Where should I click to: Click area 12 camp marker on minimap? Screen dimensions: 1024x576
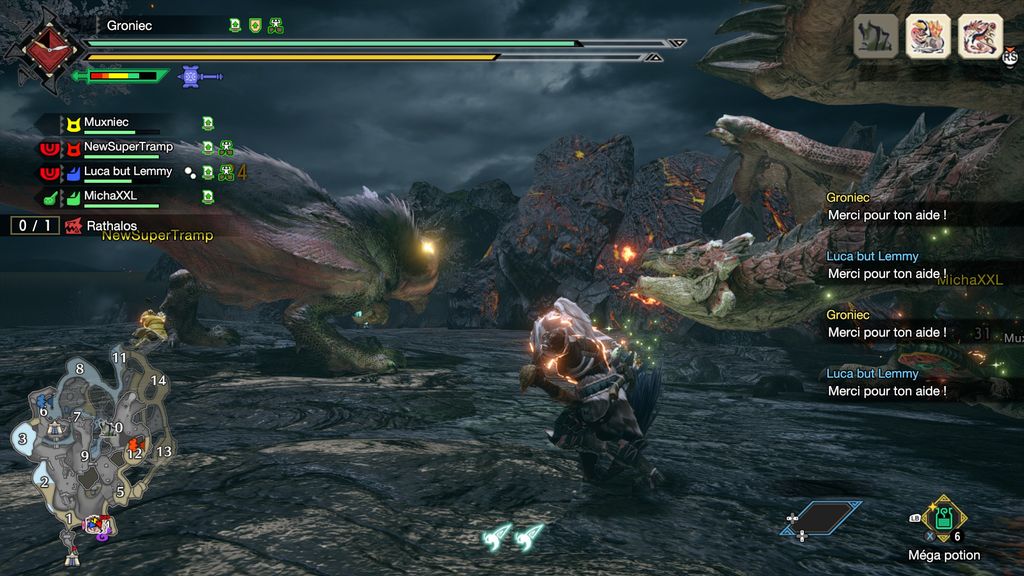pos(135,450)
